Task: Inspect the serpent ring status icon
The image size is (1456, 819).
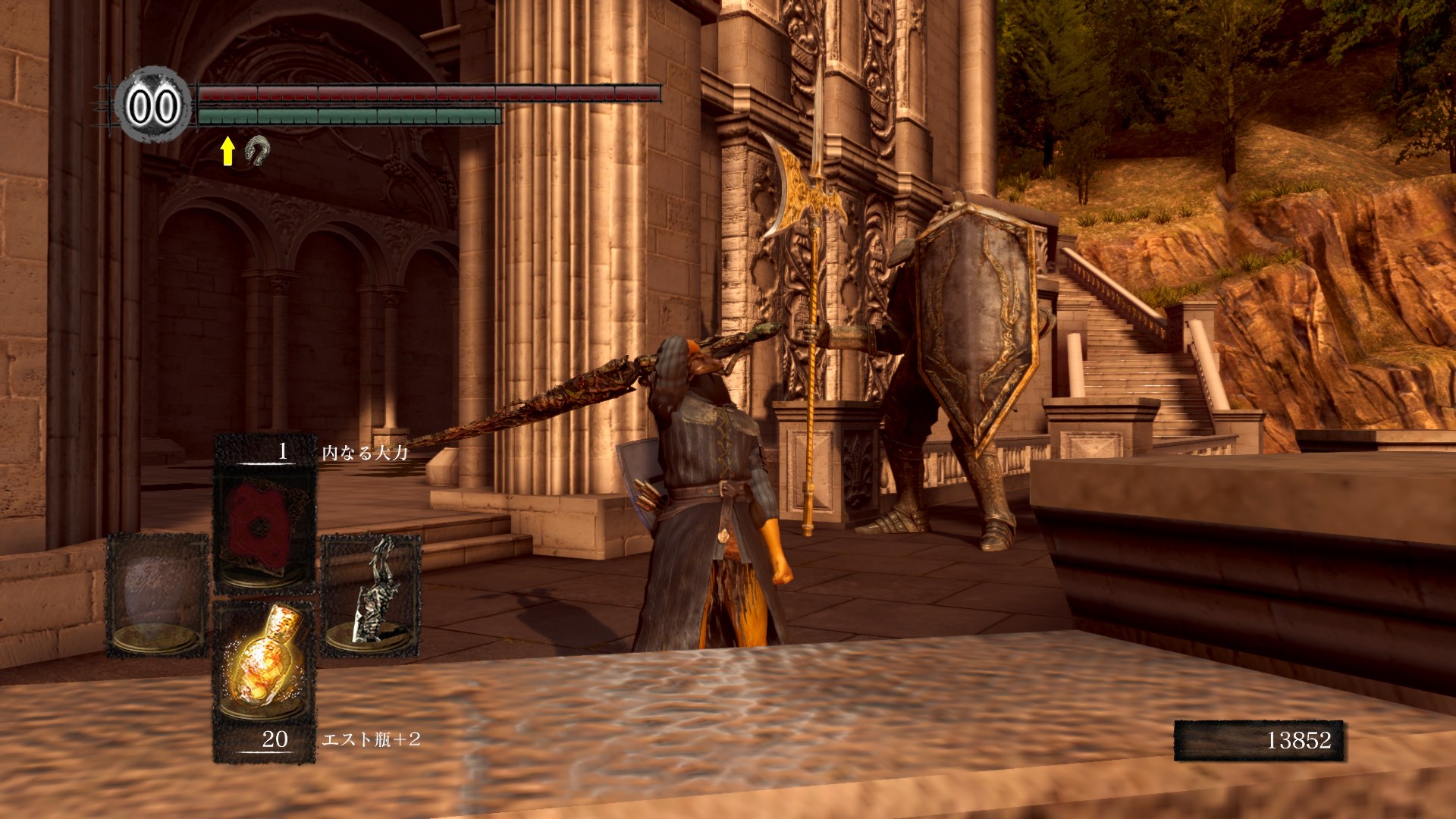Action: [x=256, y=152]
